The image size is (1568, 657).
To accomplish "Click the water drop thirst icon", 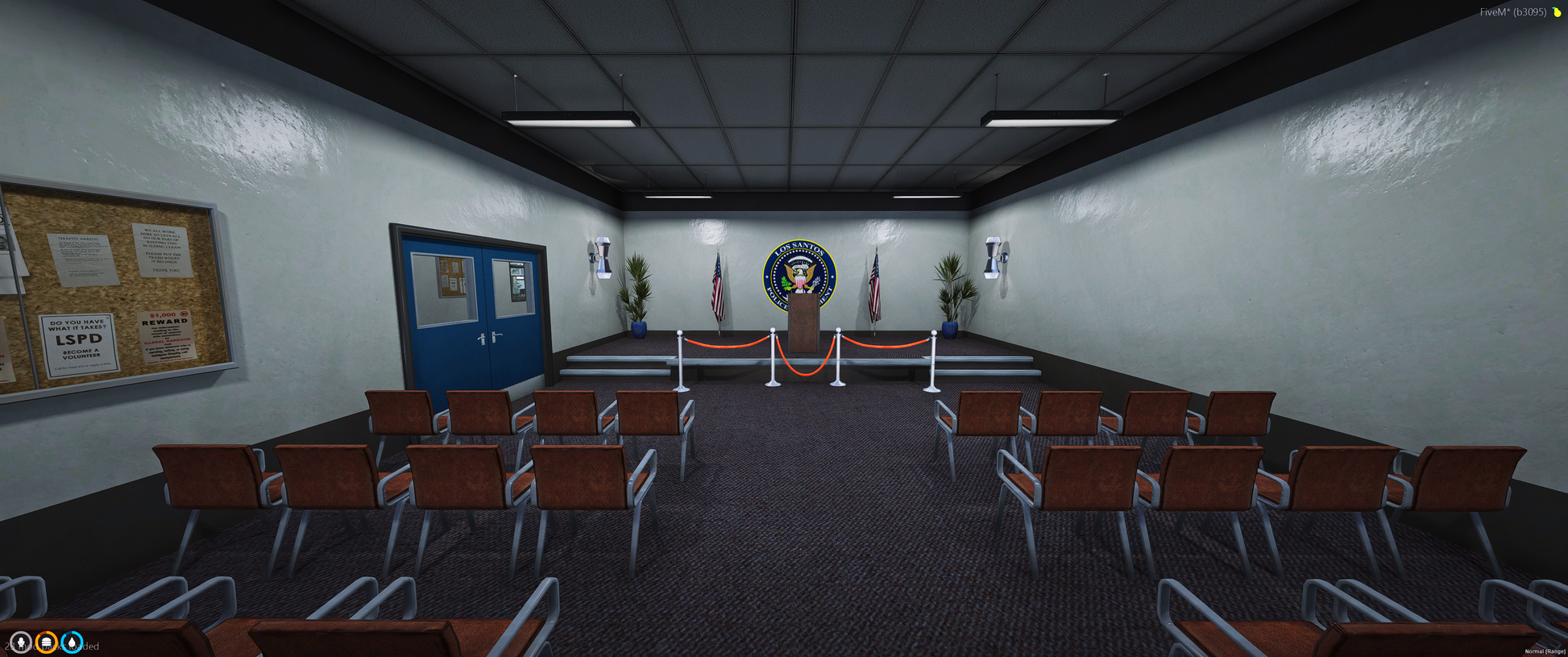I will tap(73, 642).
